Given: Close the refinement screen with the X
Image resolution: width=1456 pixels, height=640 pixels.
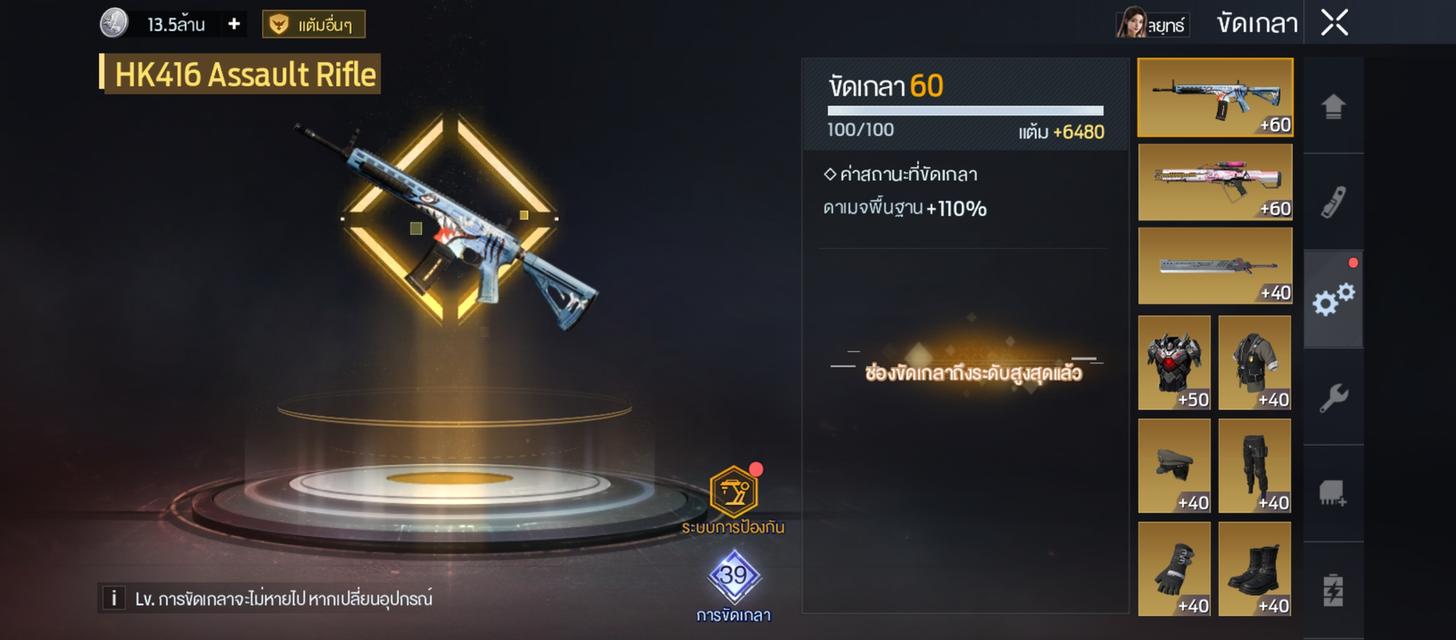Looking at the screenshot, I should click(1334, 23).
